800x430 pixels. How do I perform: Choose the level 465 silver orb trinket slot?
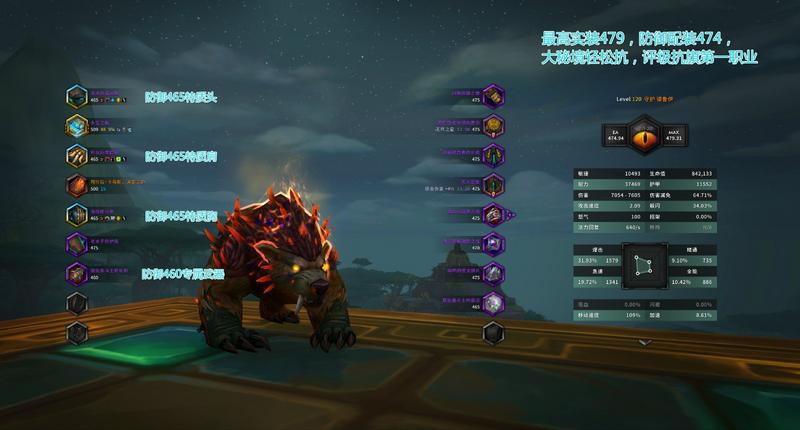tap(492, 302)
